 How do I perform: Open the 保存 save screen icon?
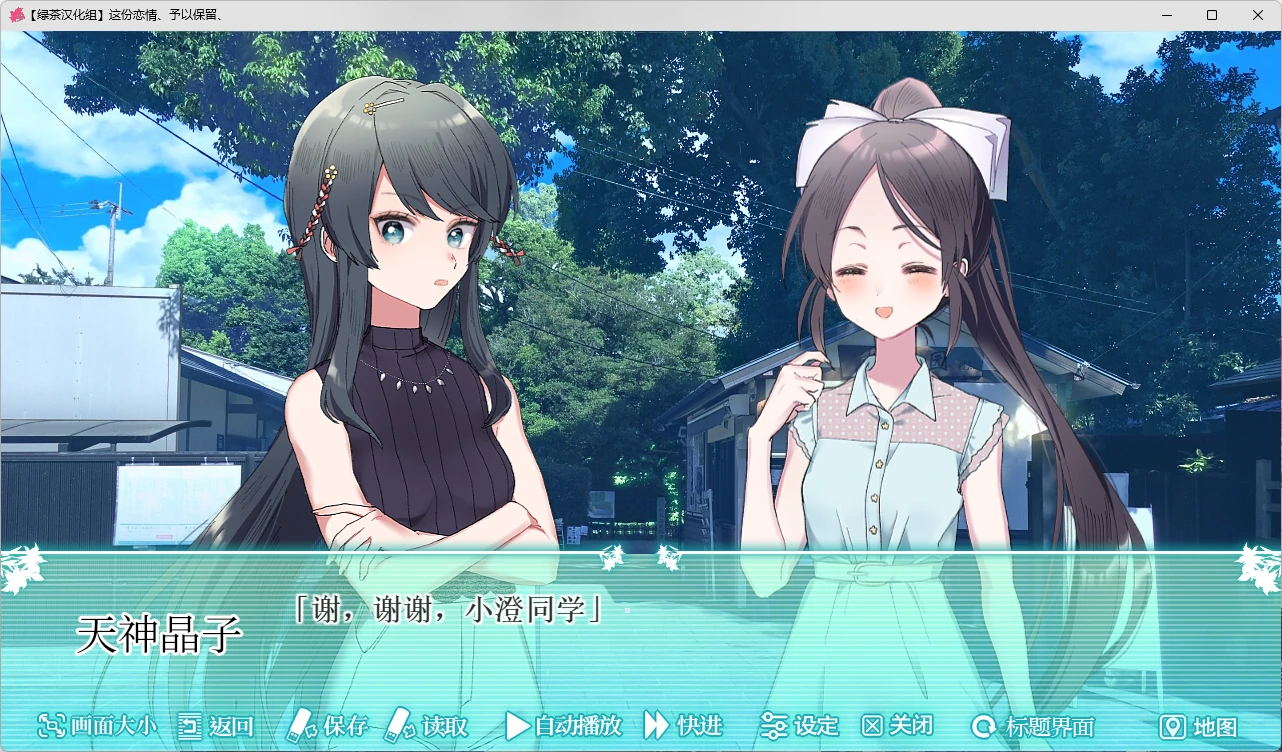click(x=300, y=727)
